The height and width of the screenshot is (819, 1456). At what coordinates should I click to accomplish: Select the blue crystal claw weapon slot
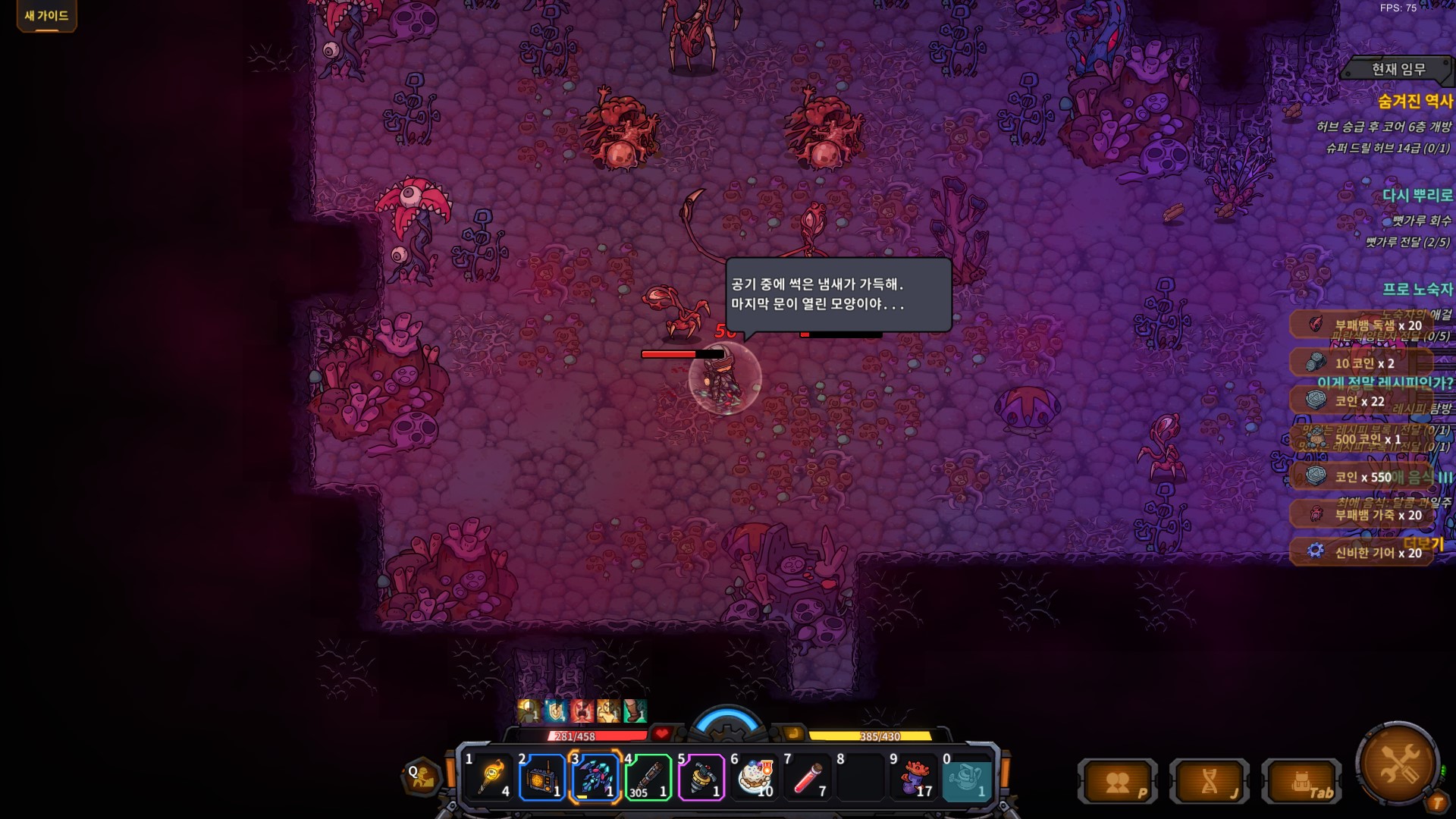click(595, 777)
